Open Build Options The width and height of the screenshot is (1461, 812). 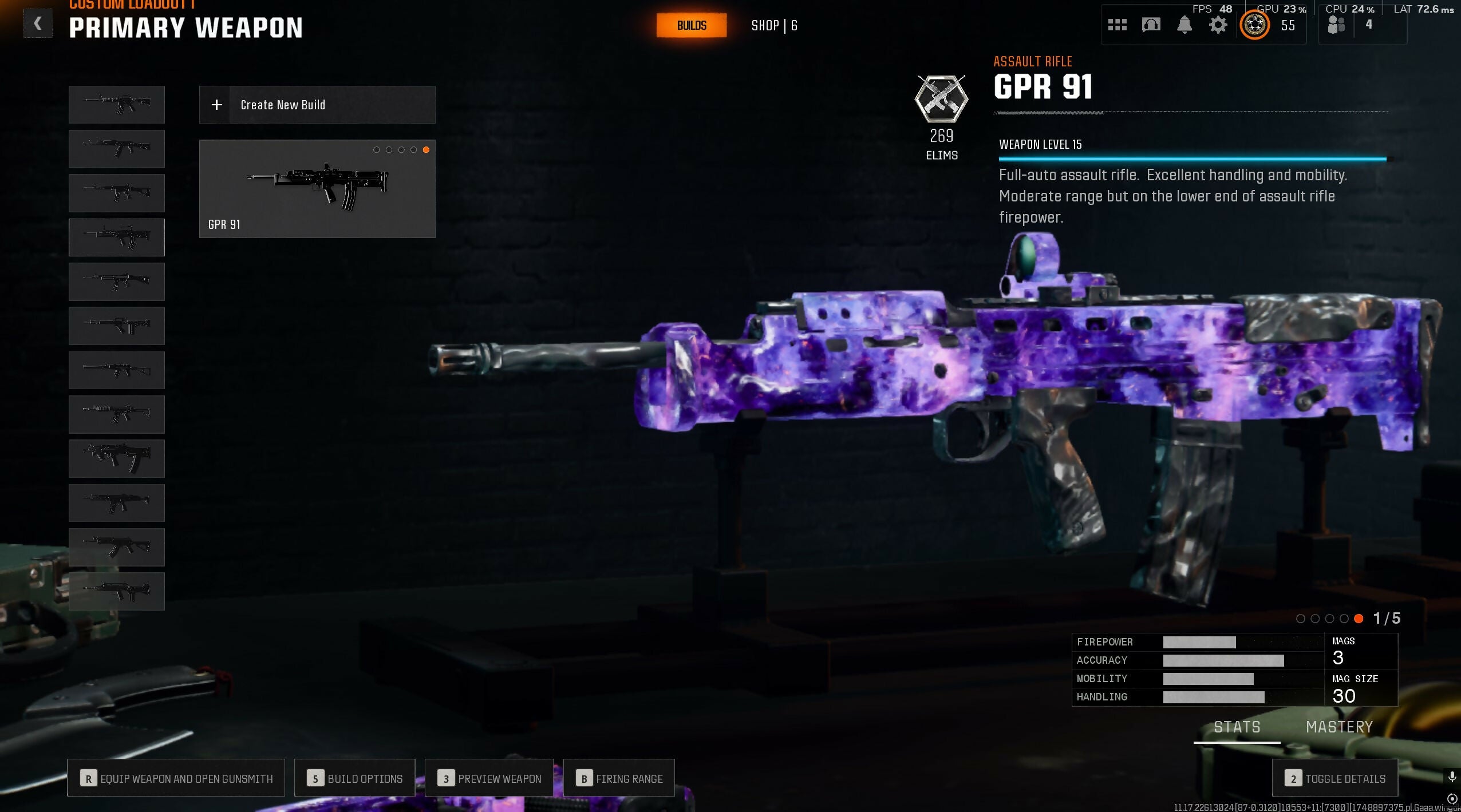pos(354,778)
